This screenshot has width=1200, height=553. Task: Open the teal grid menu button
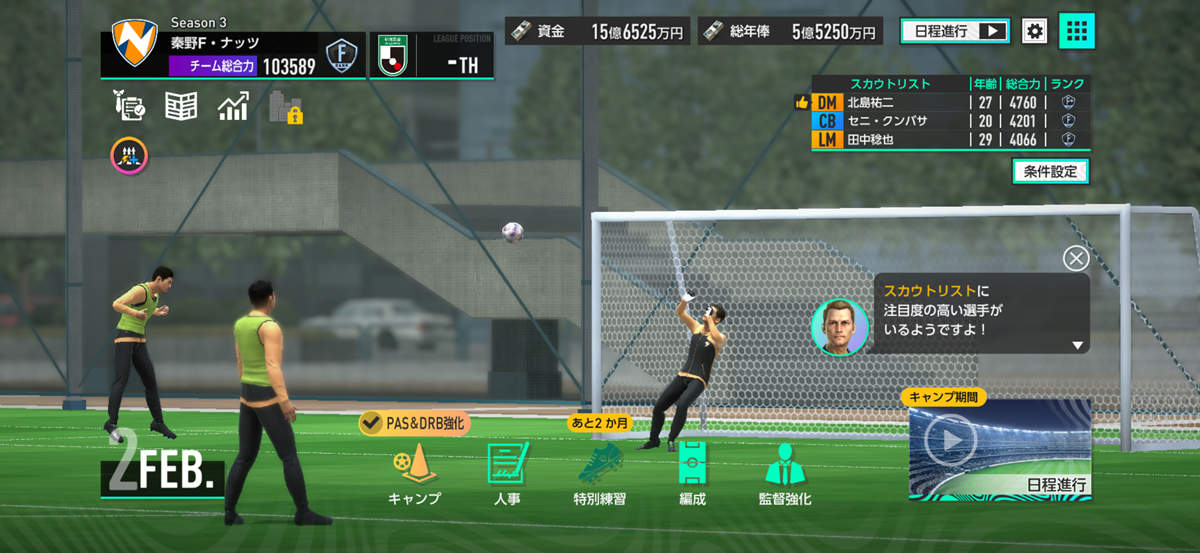click(x=1076, y=31)
